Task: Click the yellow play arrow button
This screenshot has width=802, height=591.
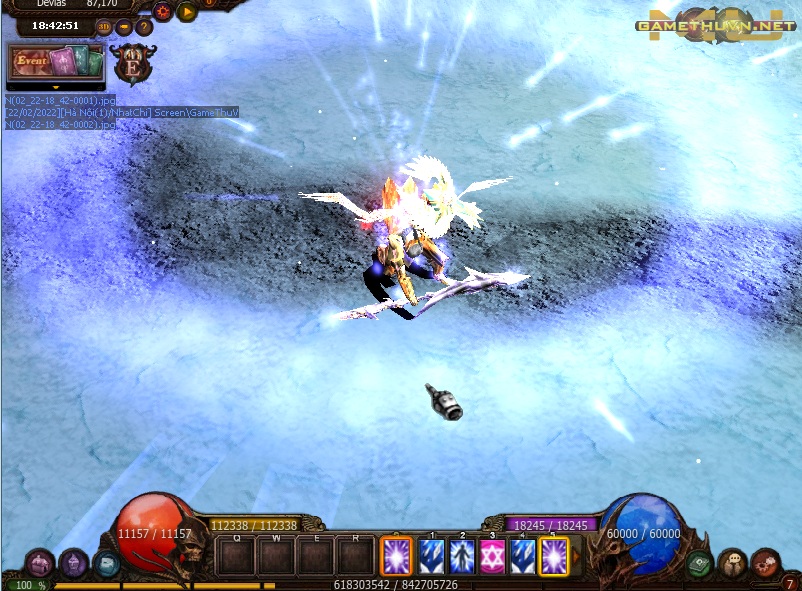Action: pyautogui.click(x=186, y=12)
